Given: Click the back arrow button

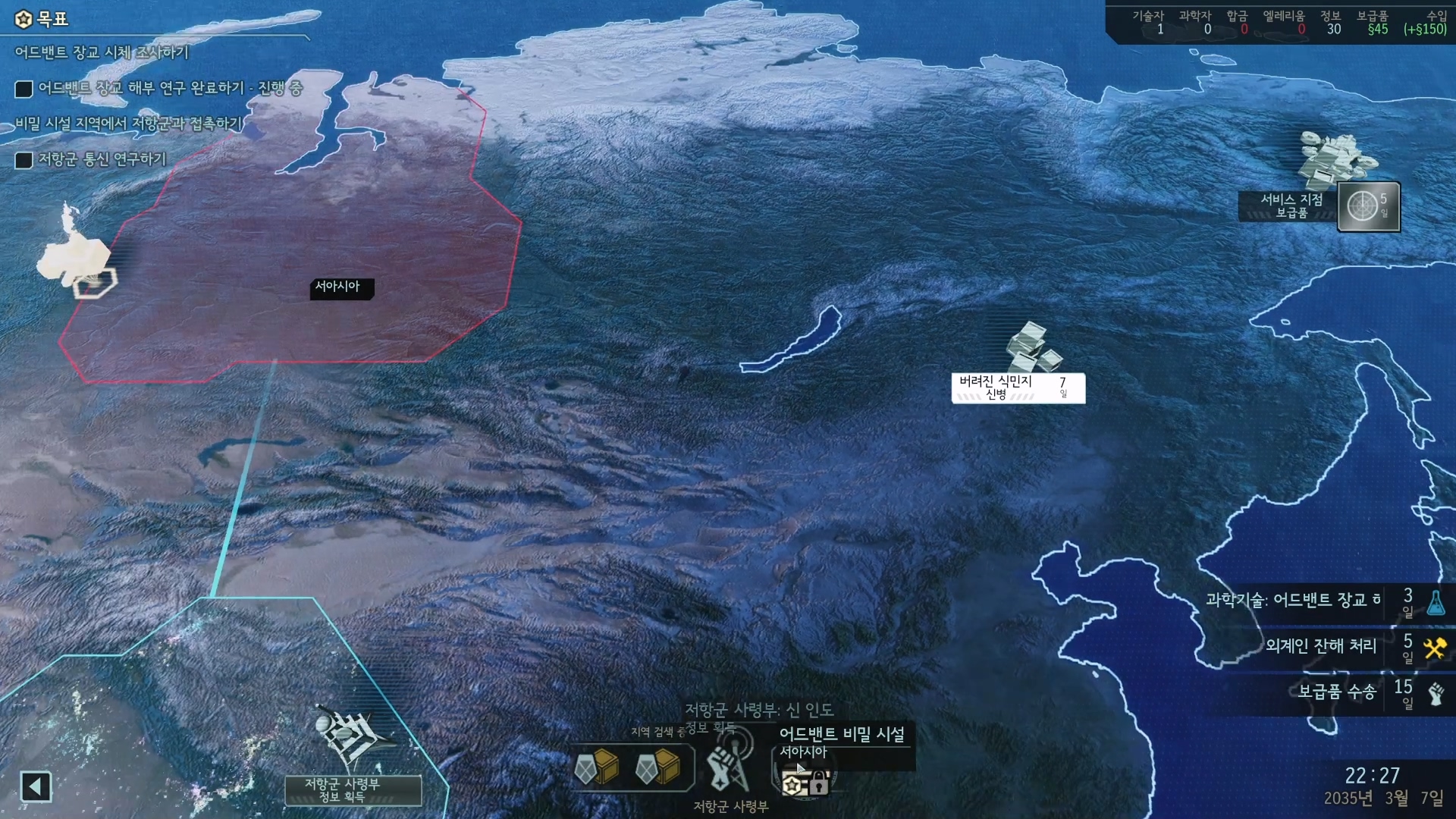Looking at the screenshot, I should point(36,786).
